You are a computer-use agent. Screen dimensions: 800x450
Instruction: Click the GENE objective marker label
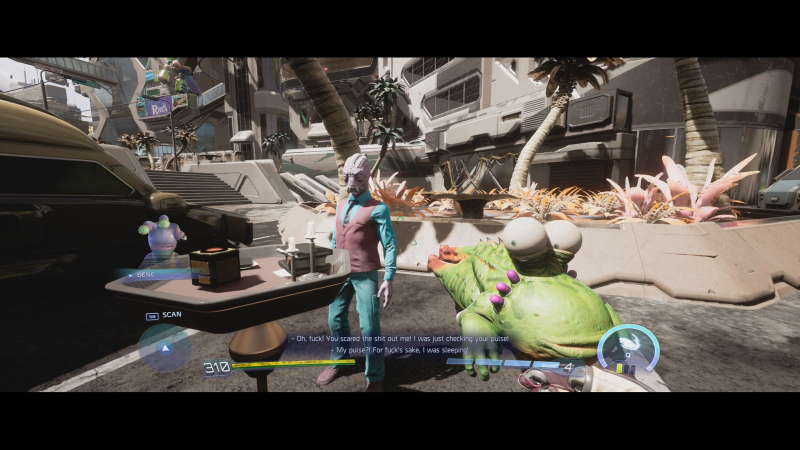coord(146,272)
